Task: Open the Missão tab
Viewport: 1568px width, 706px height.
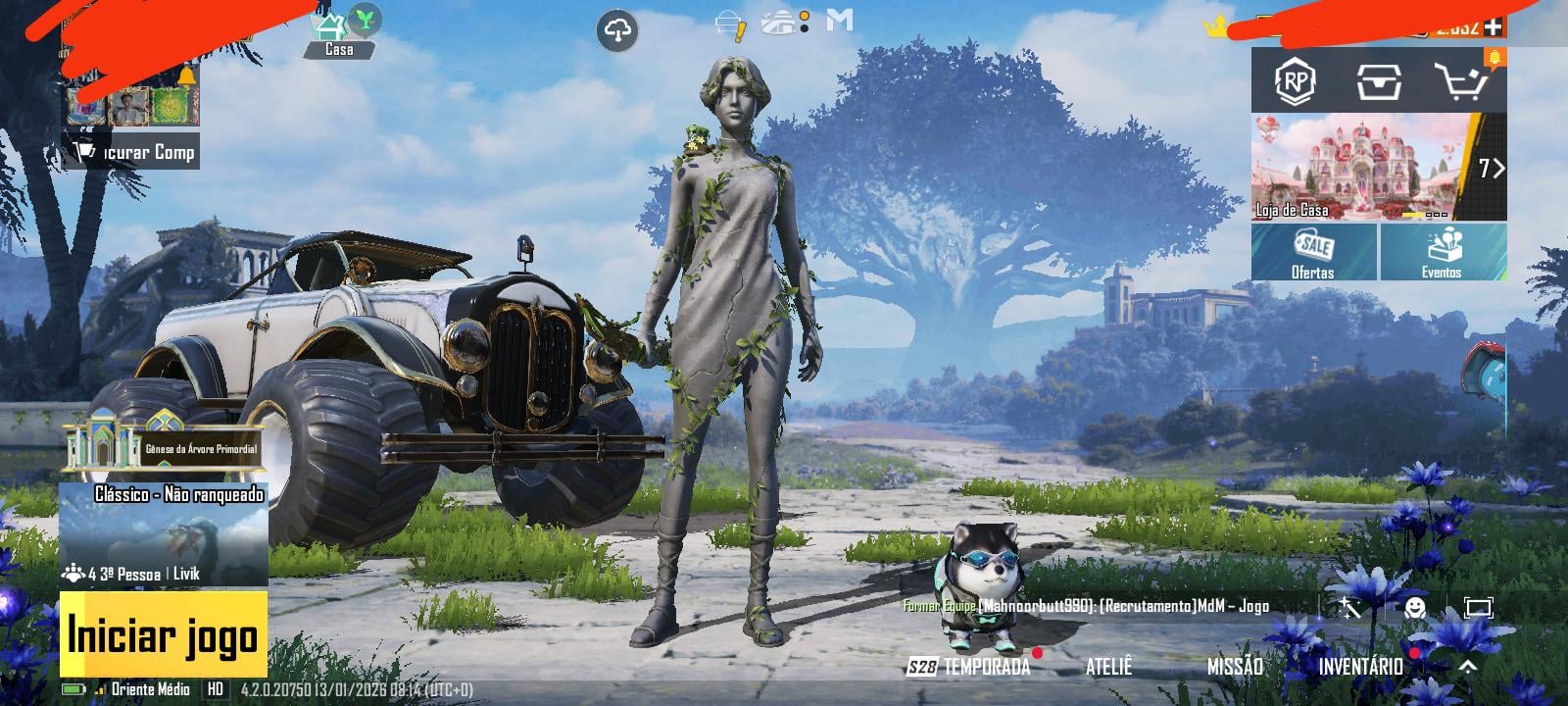Action: click(1235, 667)
